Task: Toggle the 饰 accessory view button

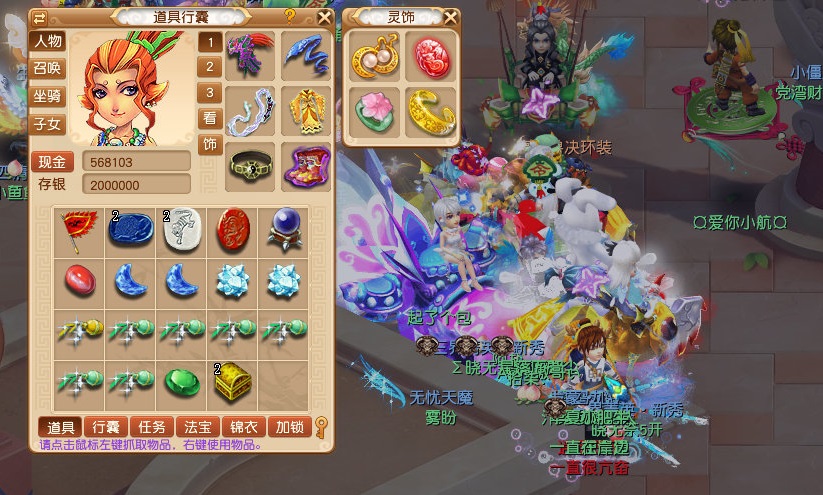Action: [x=210, y=144]
